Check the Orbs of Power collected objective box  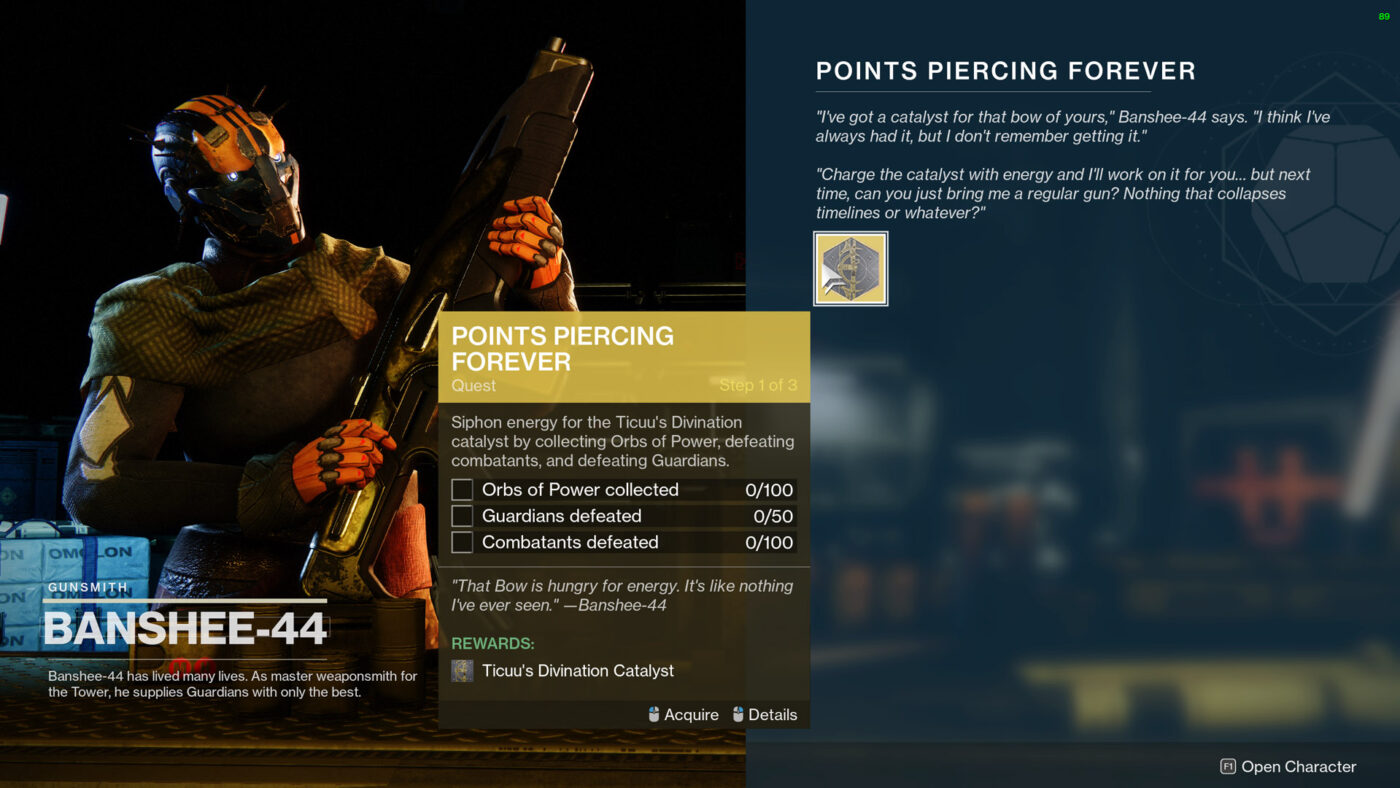click(x=461, y=489)
